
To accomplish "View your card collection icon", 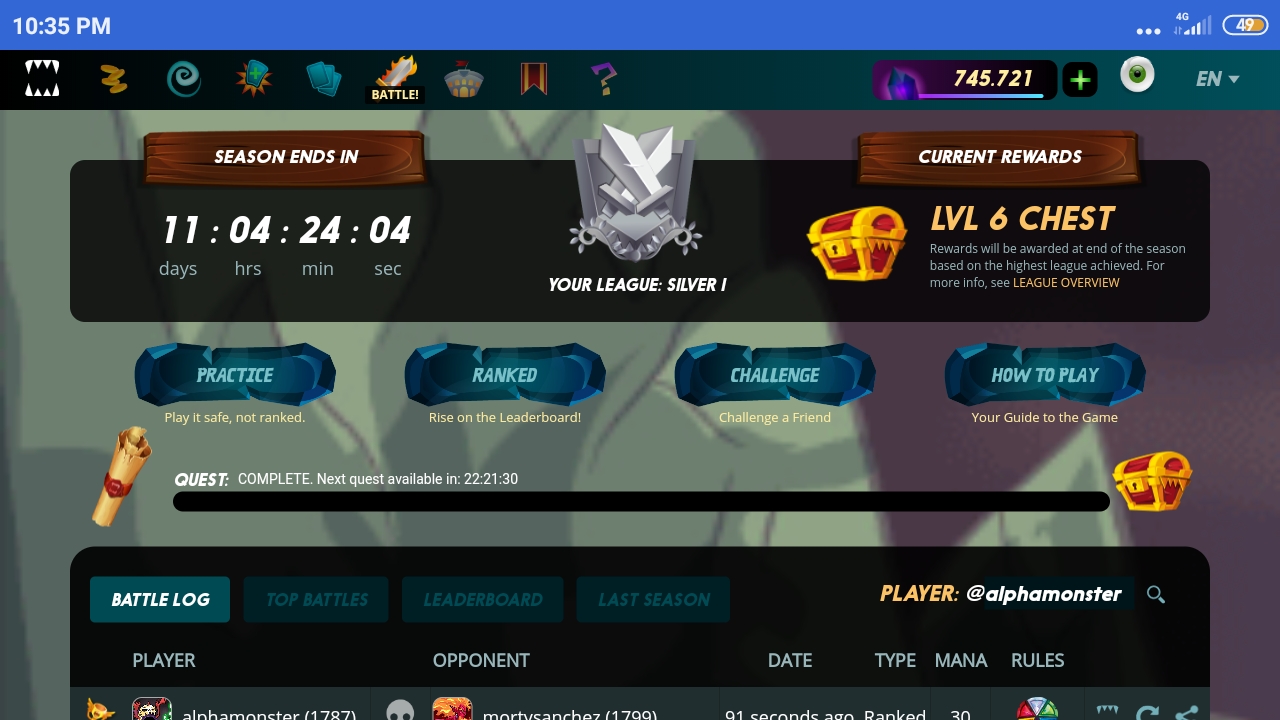I will click(x=324, y=79).
